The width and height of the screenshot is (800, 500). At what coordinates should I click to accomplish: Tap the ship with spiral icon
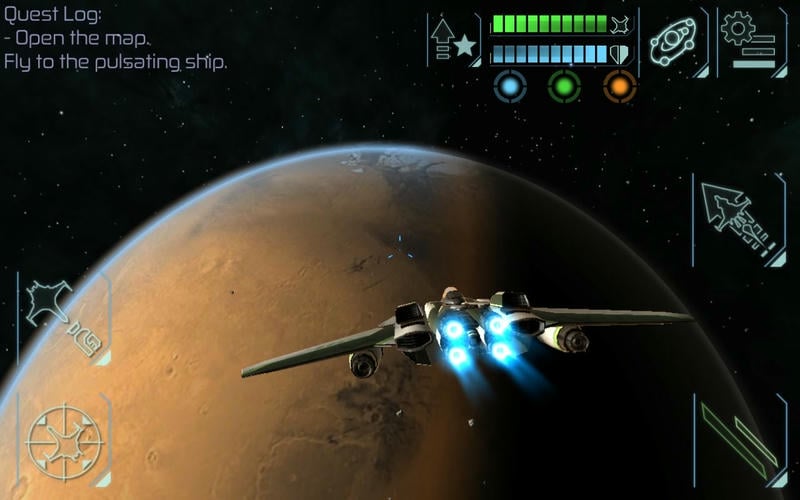[x=62, y=317]
